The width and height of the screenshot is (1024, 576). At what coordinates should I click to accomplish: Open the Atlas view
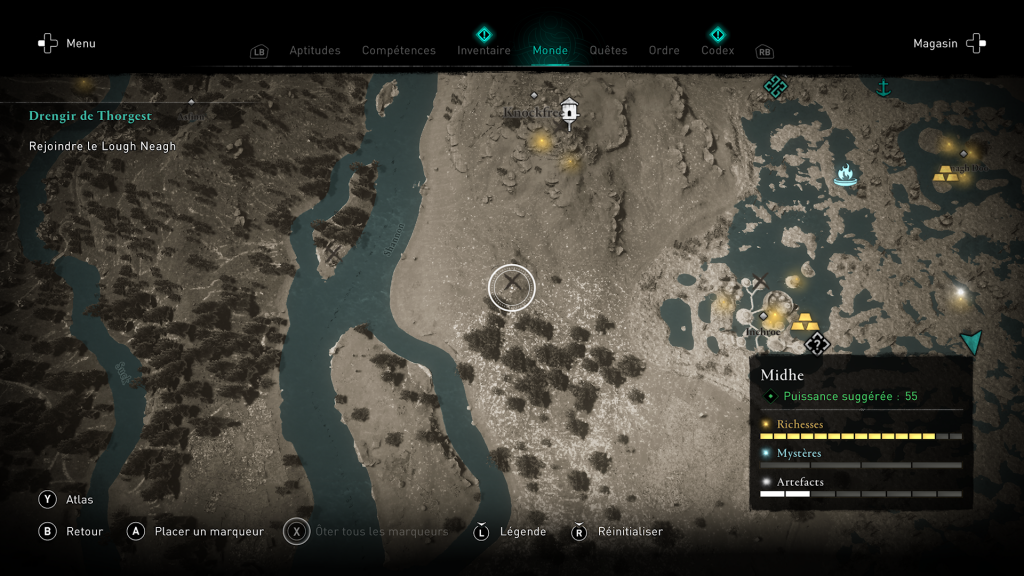click(66, 500)
